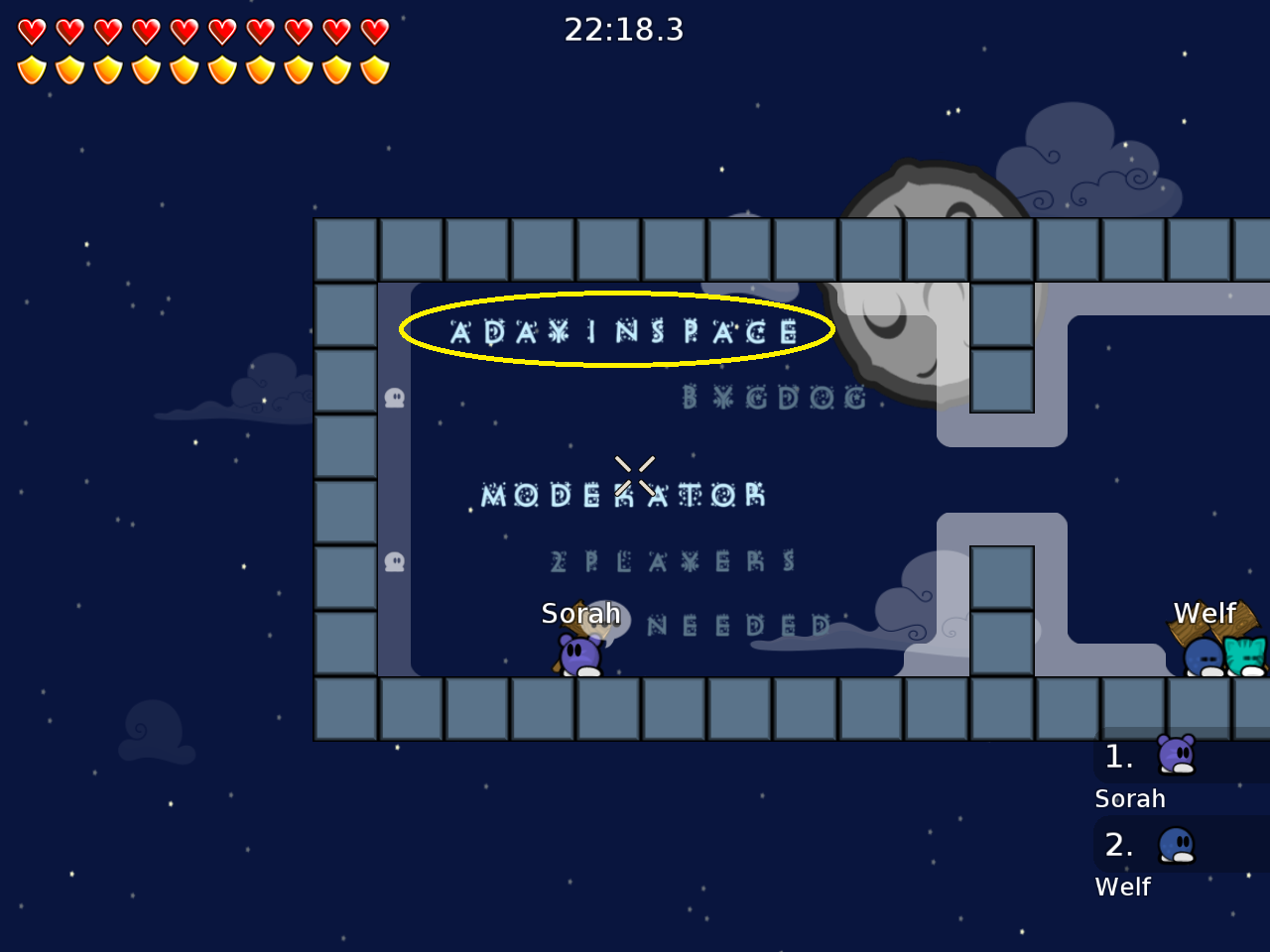Screen dimensions: 1270x952
Task: Click Sorah's avatar on the leaderboard
Action: (x=1176, y=756)
